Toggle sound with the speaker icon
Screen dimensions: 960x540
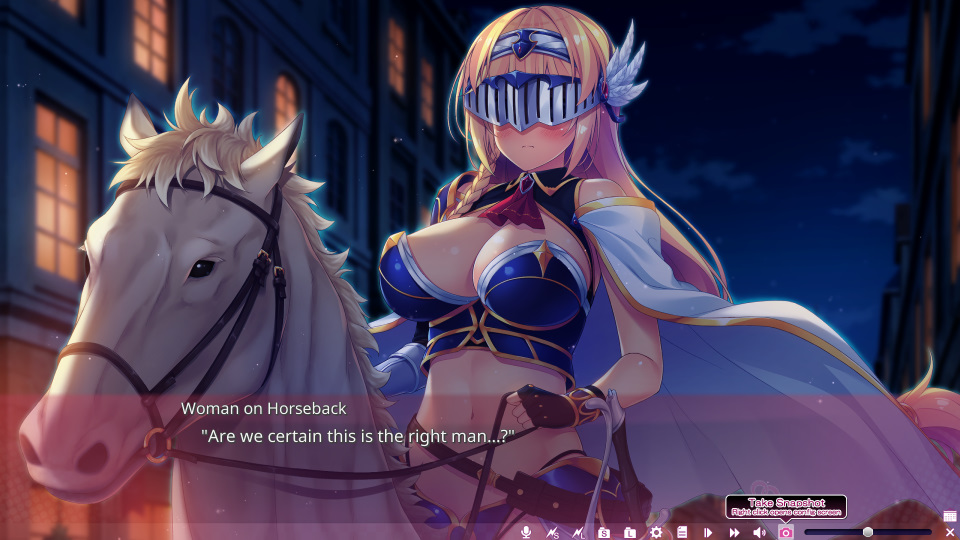[x=760, y=532]
